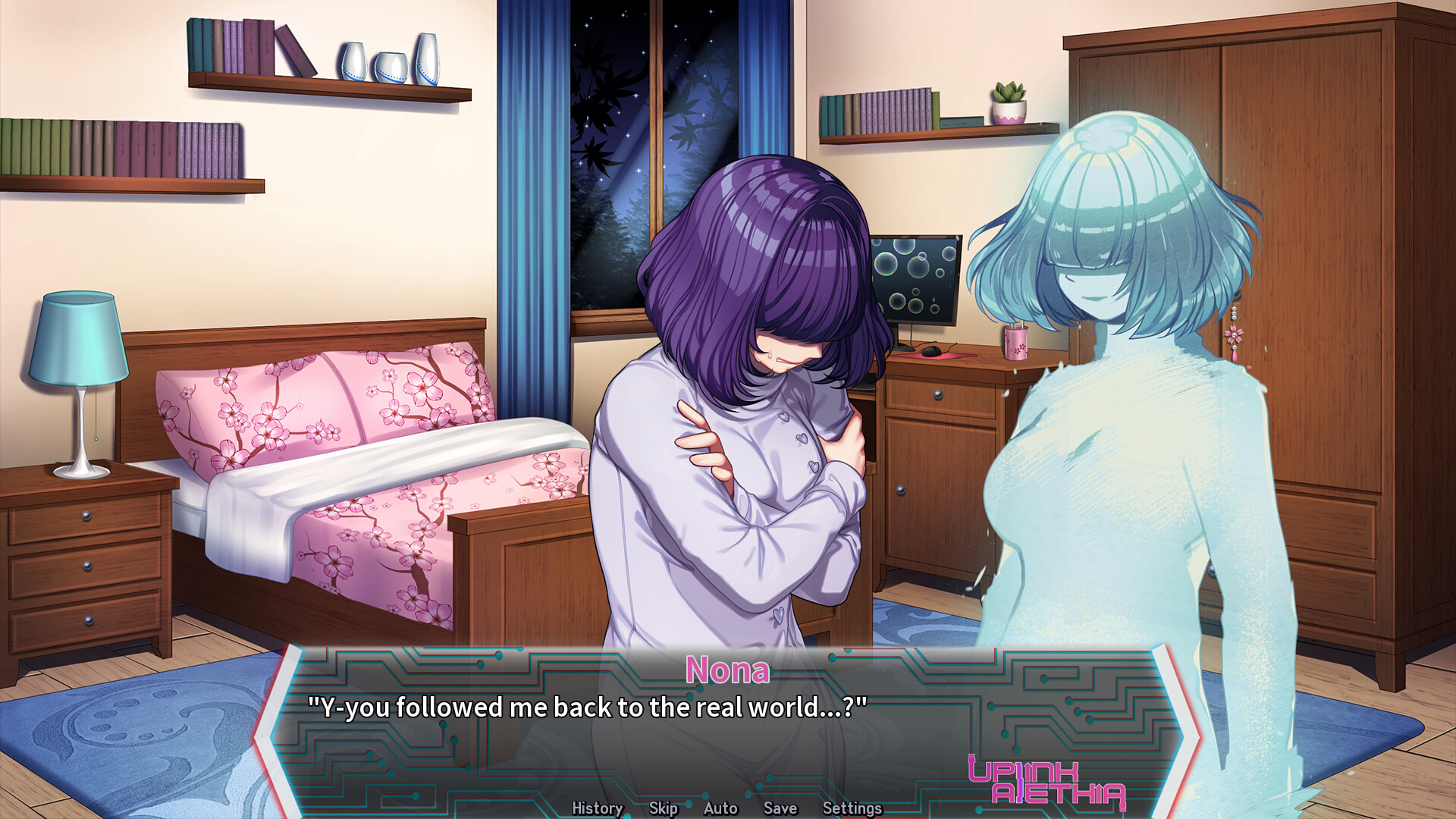The width and height of the screenshot is (1456, 819).
Task: Open the Settings menu
Action: [x=852, y=808]
